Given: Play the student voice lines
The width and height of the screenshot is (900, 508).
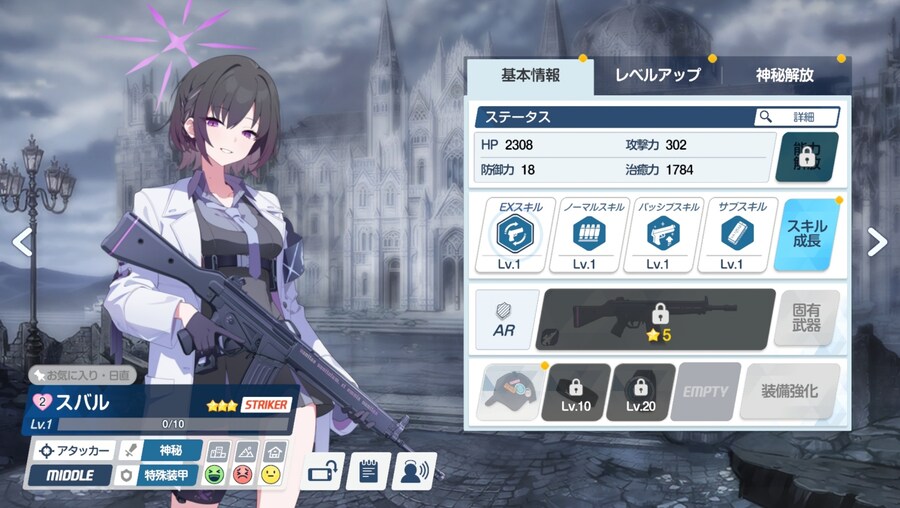Looking at the screenshot, I should (413, 469).
